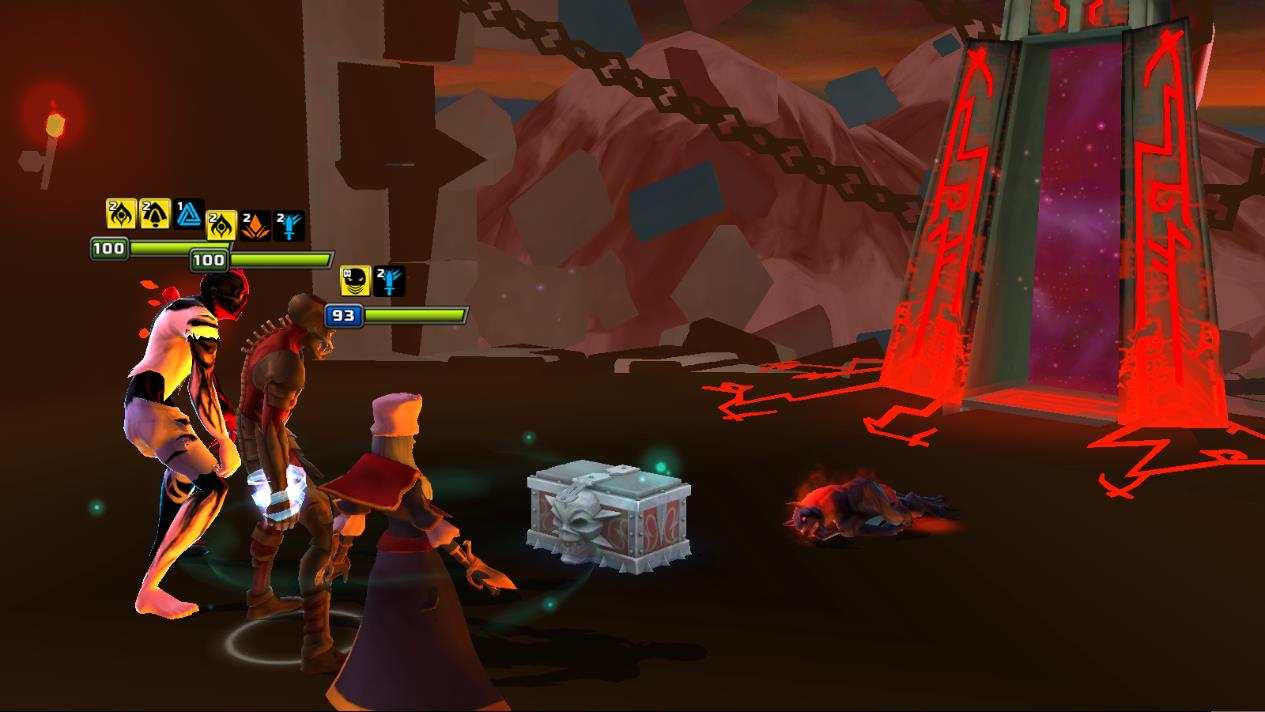Inspect the blue sword buff beside the orange flame
This screenshot has height=712, width=1265.
[289, 226]
